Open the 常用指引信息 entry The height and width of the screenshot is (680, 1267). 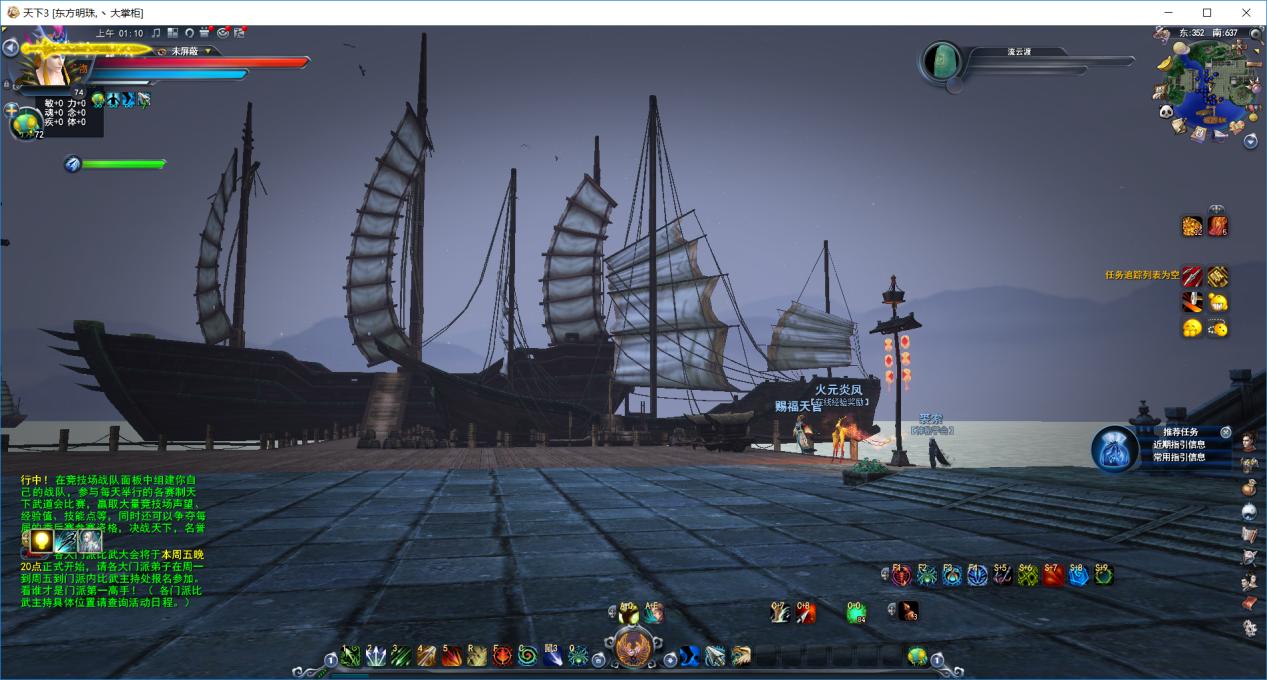pos(1179,457)
